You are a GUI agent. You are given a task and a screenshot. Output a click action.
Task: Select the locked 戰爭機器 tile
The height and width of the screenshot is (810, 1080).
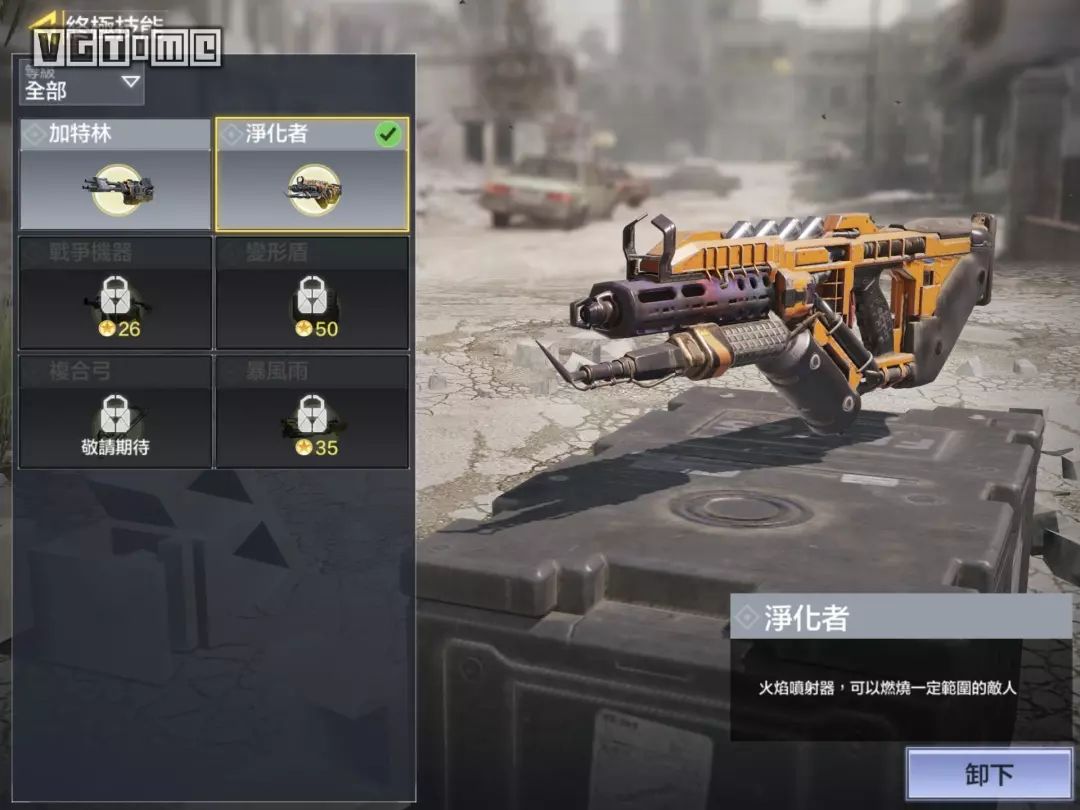[115, 293]
